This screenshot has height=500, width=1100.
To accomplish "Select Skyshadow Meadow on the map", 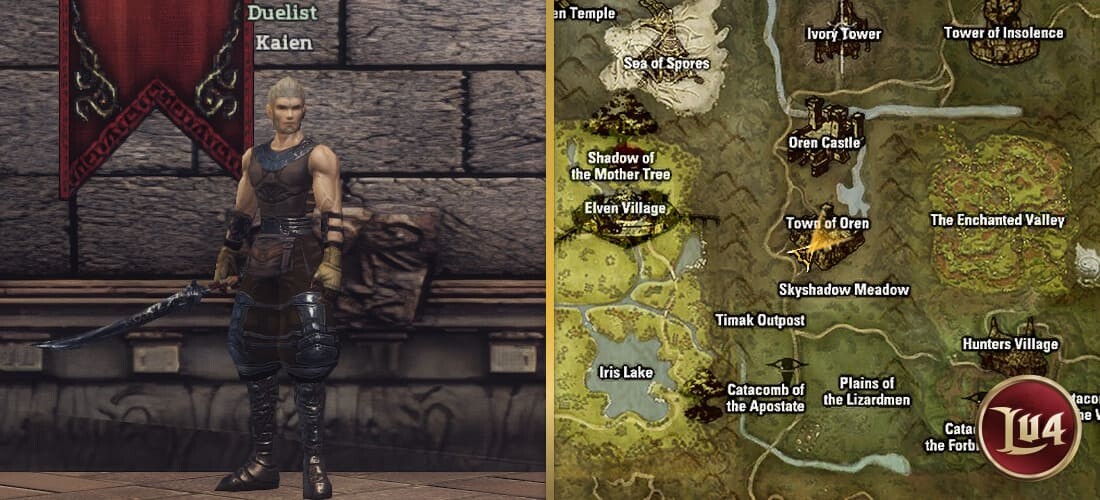I will pos(844,290).
